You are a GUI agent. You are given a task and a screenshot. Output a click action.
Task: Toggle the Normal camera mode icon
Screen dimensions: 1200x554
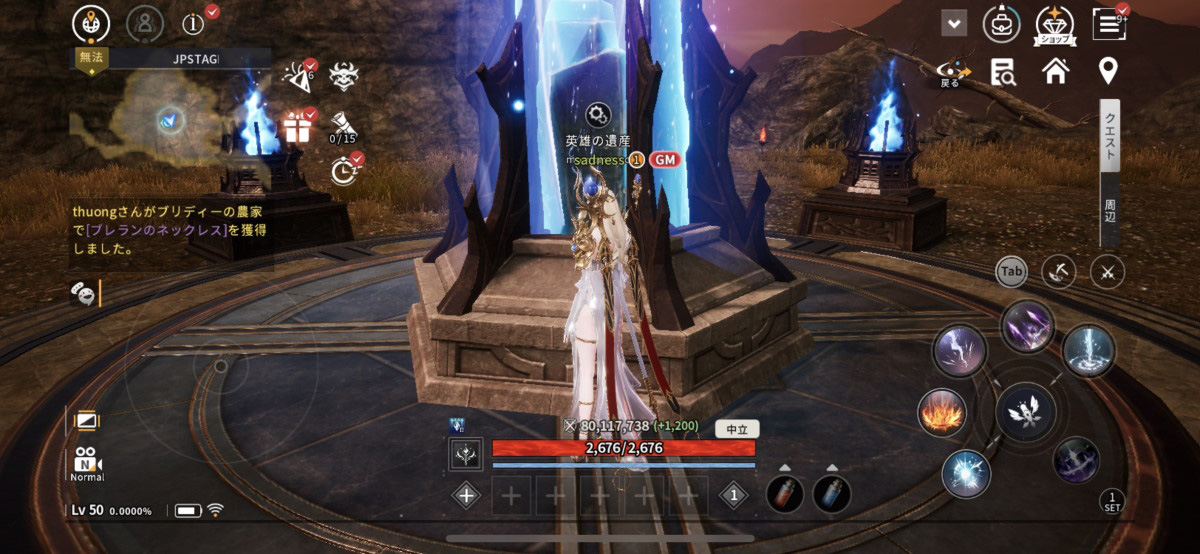[x=87, y=463]
